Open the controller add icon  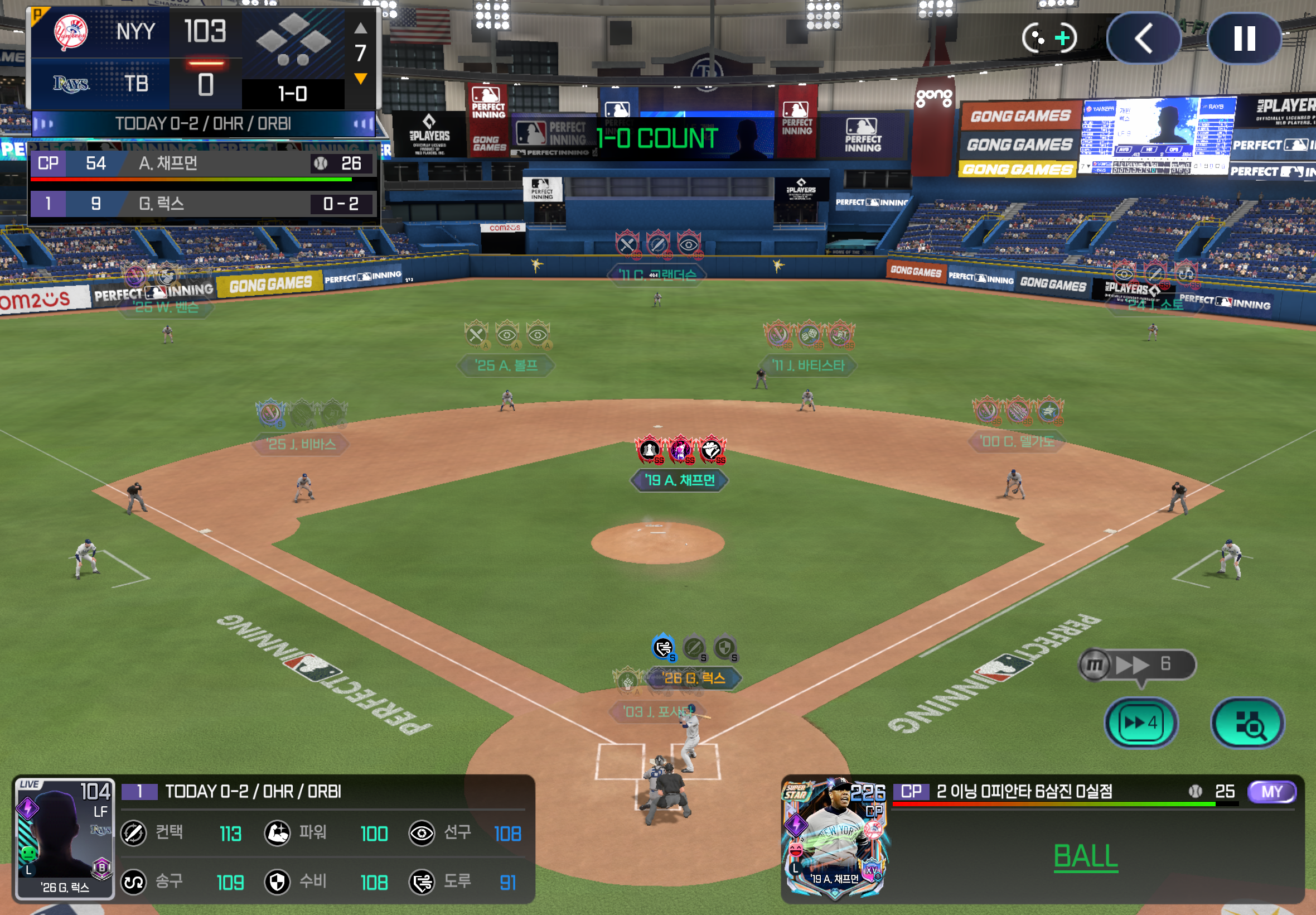pos(1049,38)
